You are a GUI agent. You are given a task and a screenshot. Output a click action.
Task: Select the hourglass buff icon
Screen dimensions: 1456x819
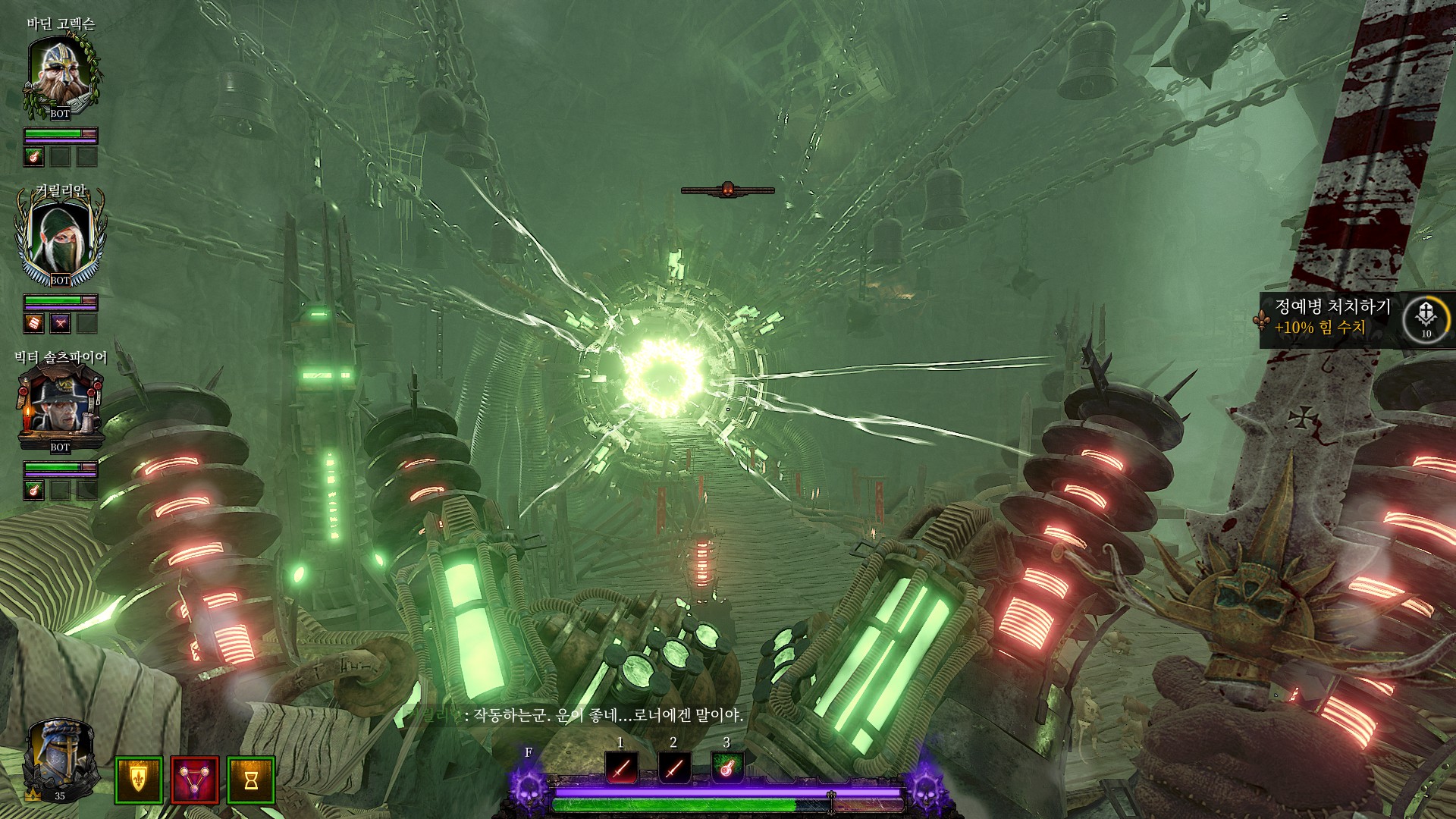(x=251, y=780)
